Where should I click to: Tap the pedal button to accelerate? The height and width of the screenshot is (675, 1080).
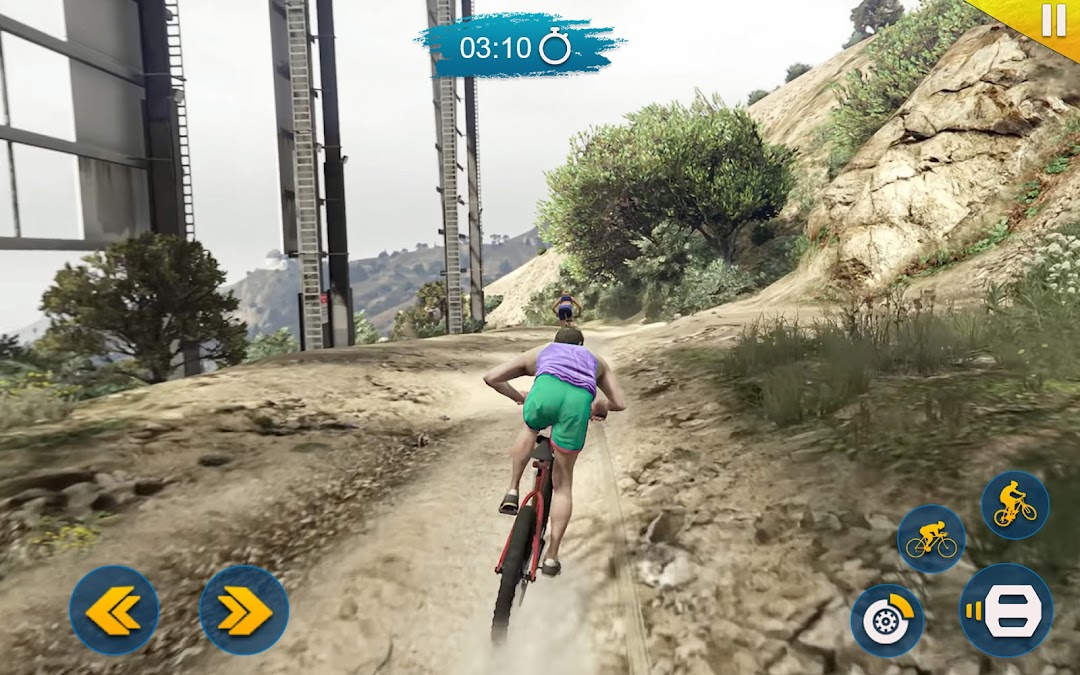coord(1006,610)
